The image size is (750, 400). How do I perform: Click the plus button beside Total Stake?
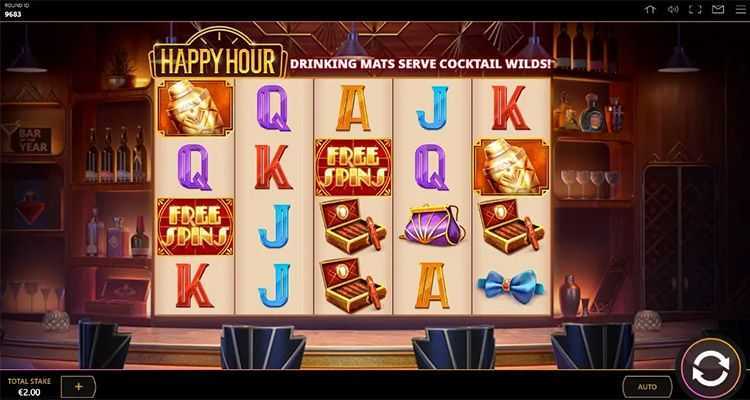point(78,386)
